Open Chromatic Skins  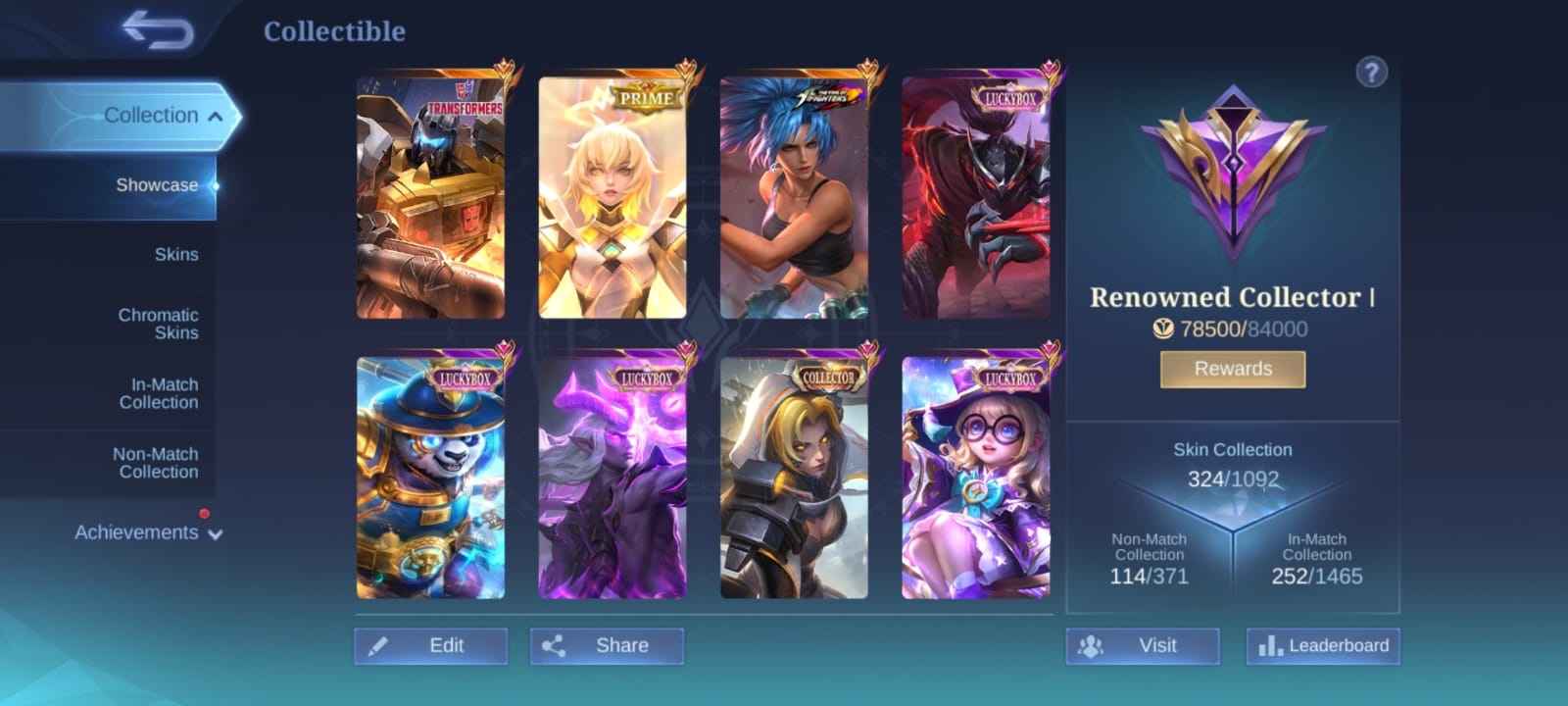[x=157, y=324]
